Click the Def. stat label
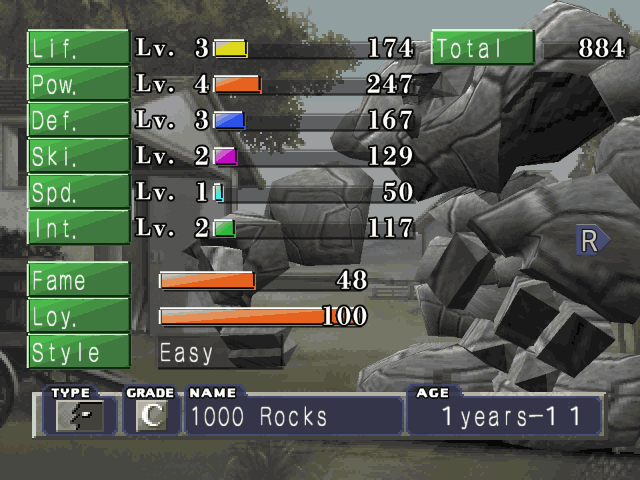Screen dimensions: 640x480 point(78,120)
